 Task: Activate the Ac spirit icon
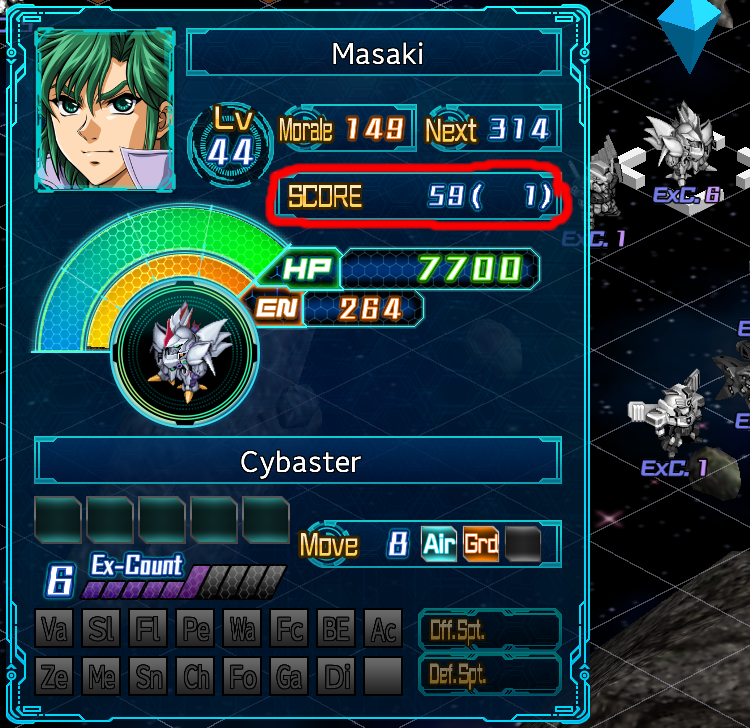(382, 630)
